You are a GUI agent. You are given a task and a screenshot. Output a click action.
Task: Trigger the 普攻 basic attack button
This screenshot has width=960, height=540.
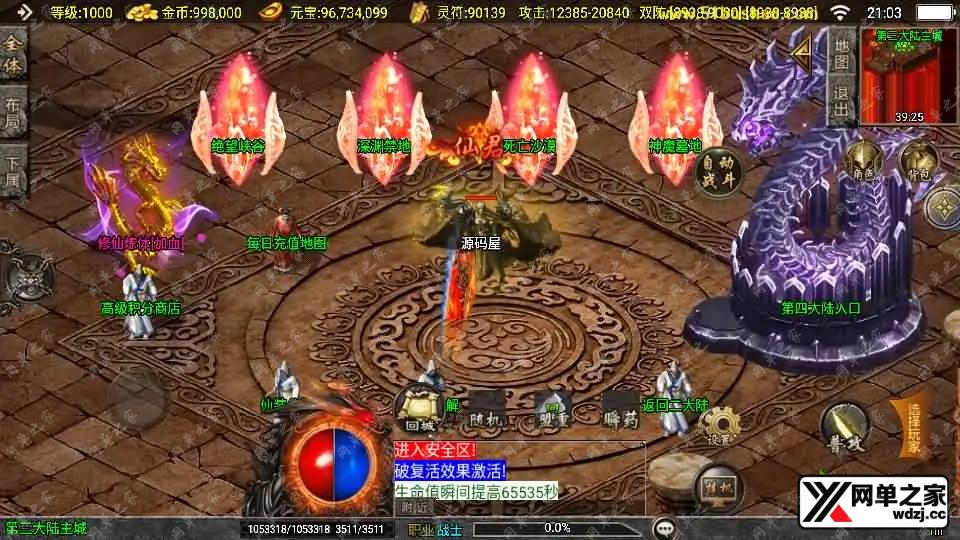pyautogui.click(x=843, y=427)
